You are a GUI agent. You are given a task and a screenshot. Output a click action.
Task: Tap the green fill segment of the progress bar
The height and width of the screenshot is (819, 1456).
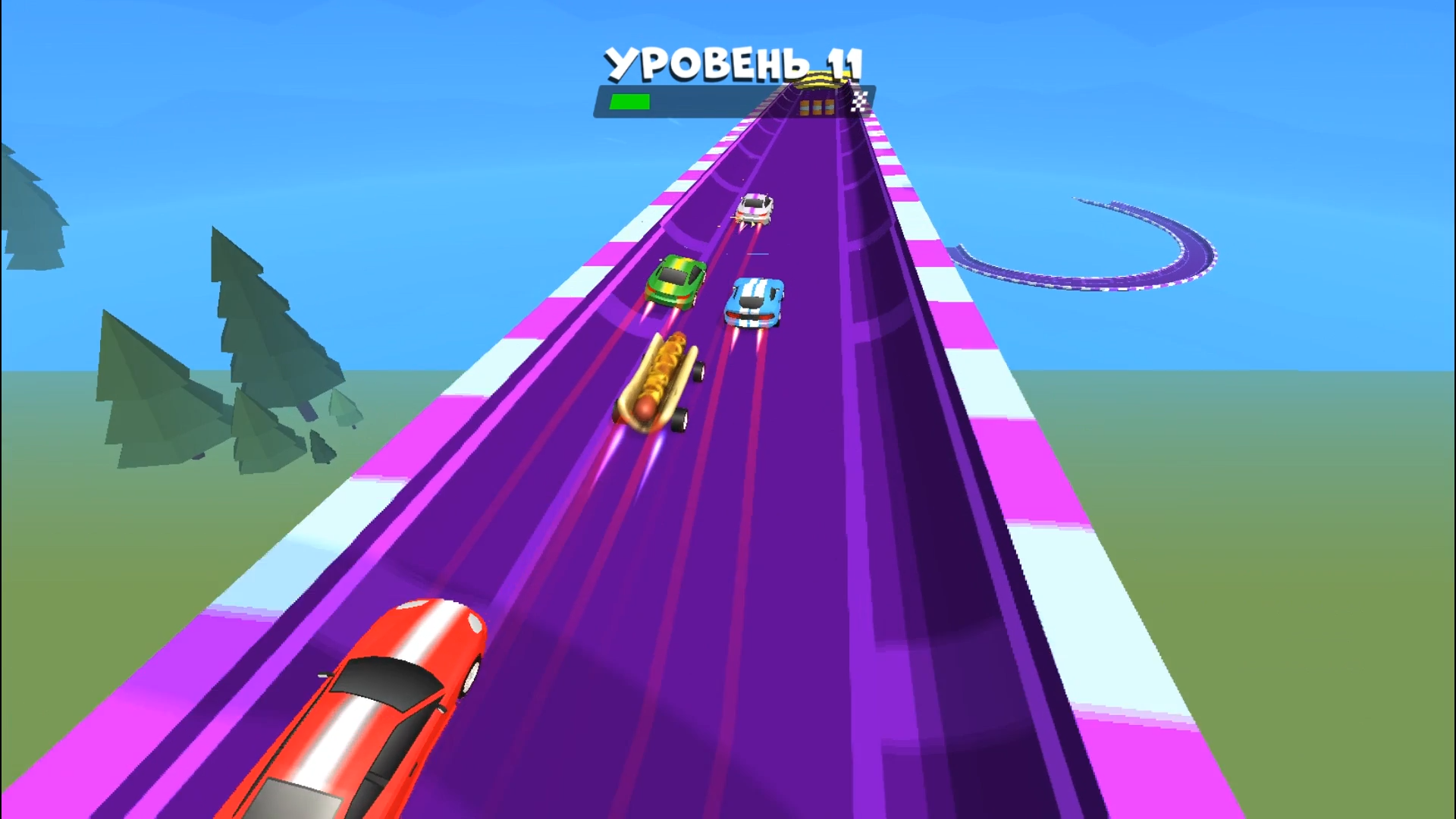632,99
